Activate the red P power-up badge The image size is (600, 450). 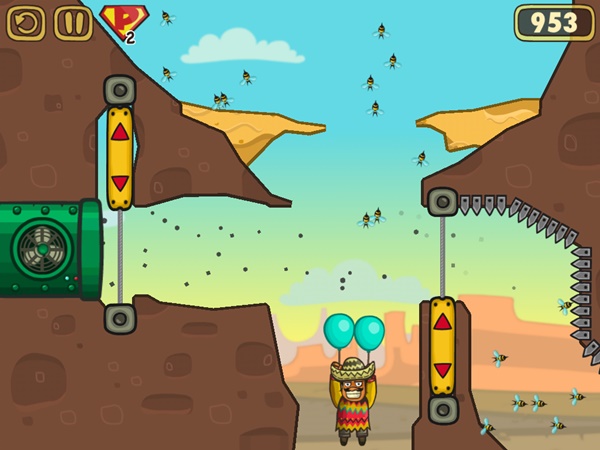coord(120,21)
